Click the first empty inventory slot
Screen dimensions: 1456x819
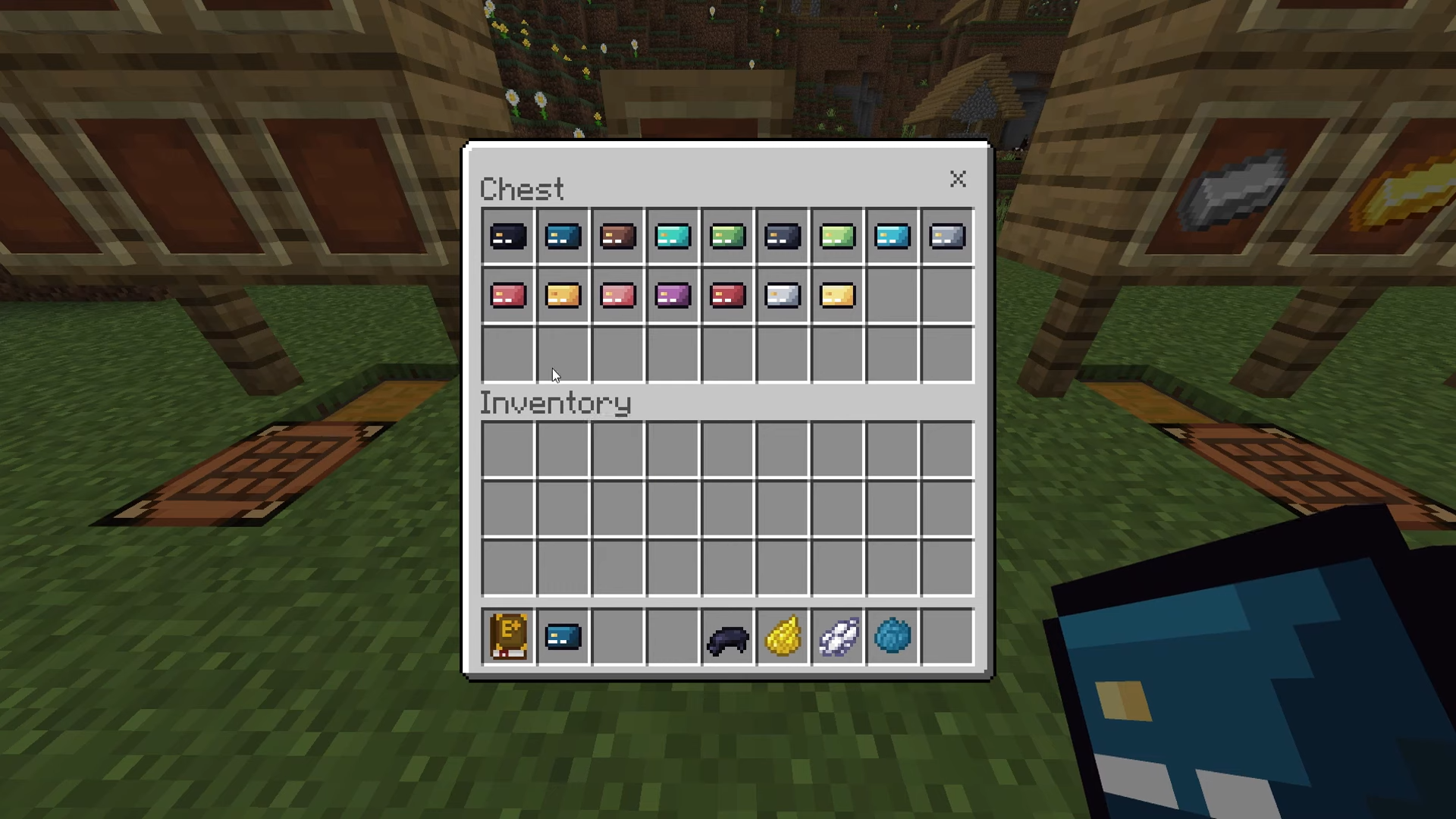(507, 450)
